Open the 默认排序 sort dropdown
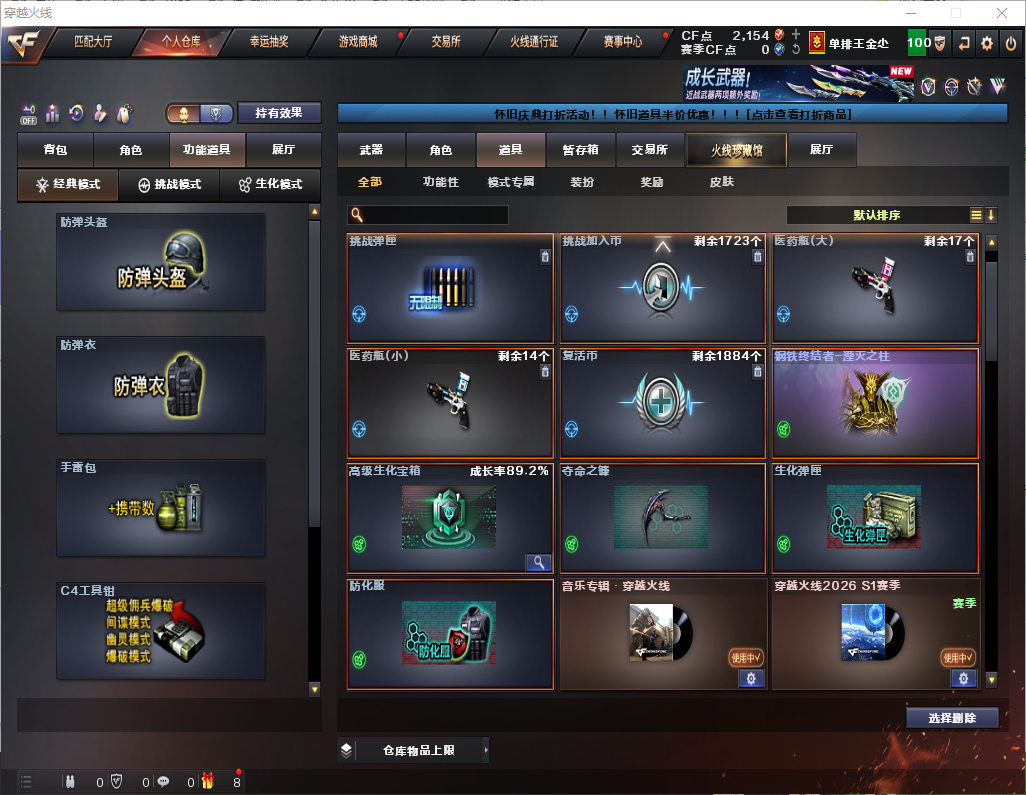The height and width of the screenshot is (795, 1026). [x=876, y=215]
